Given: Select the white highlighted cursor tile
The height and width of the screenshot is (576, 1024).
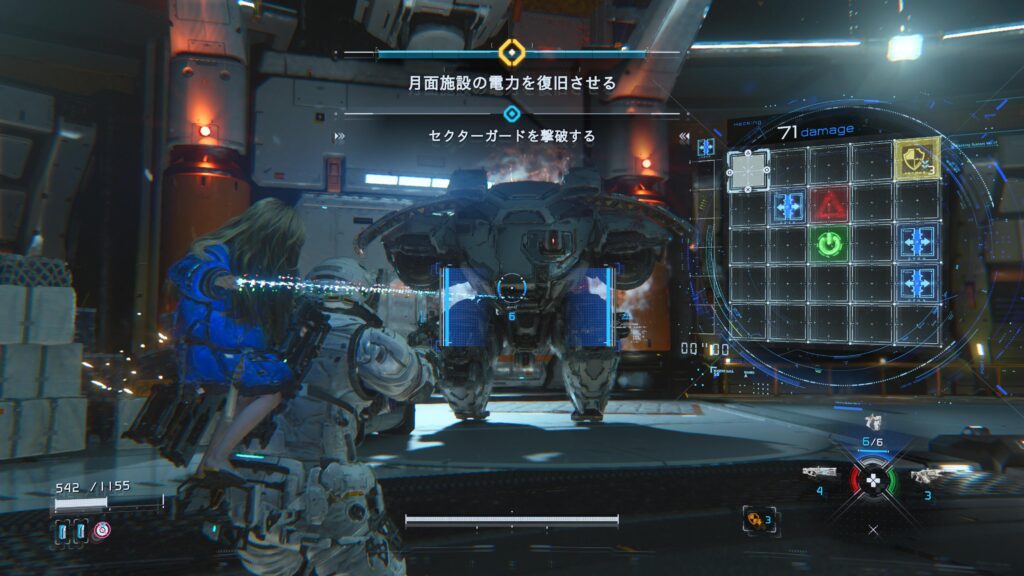Looking at the screenshot, I should pyautogui.click(x=747, y=168).
